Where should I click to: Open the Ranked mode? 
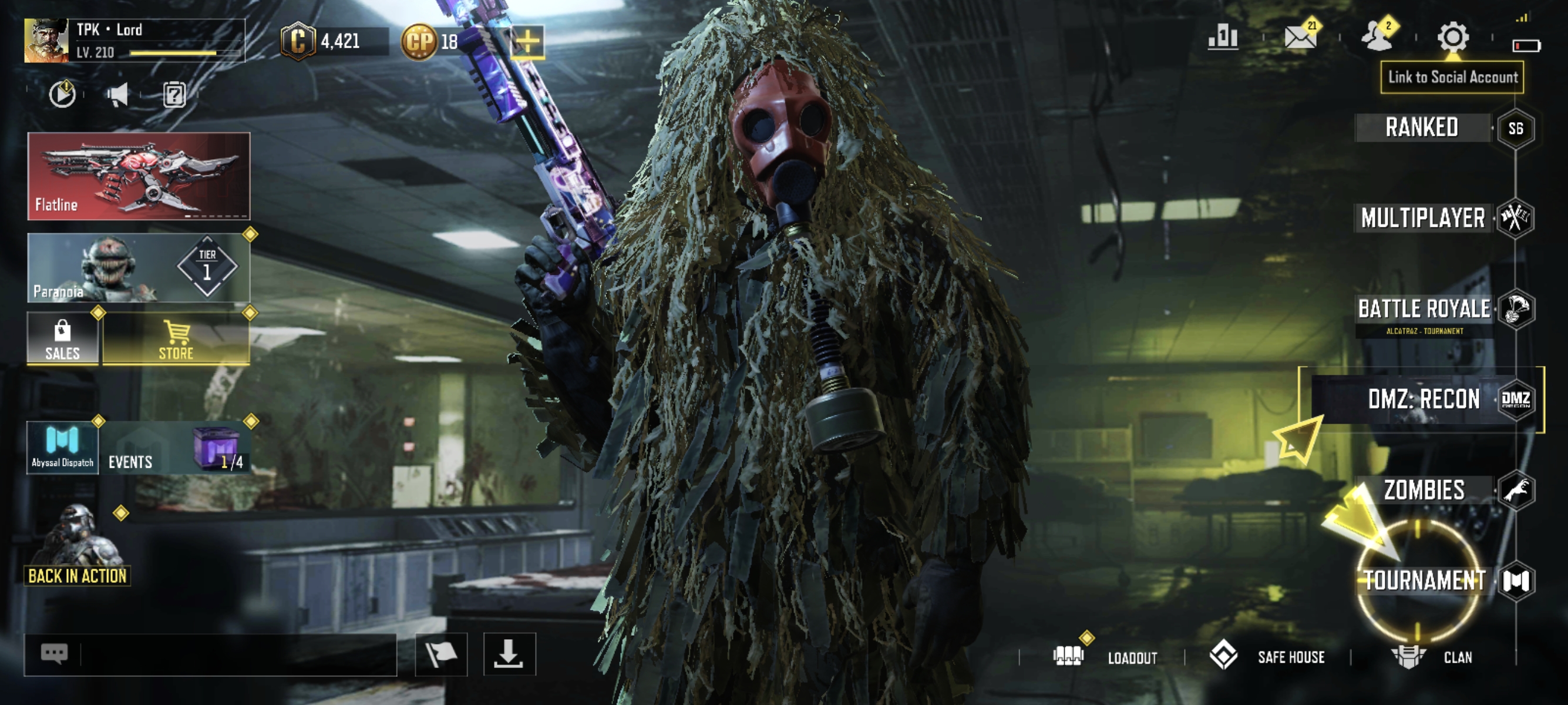click(1421, 128)
